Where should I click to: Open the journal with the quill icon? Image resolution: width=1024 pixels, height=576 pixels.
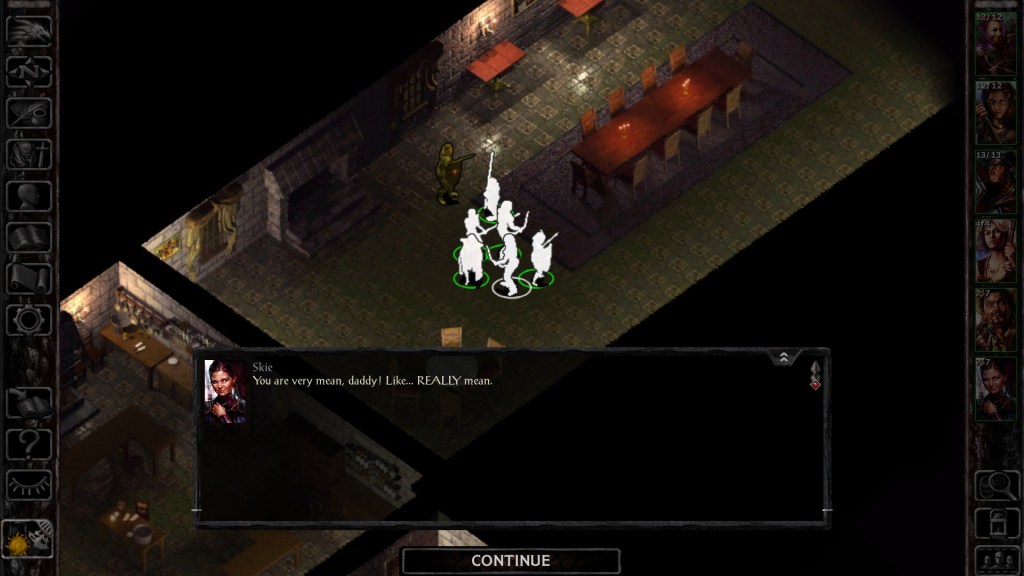click(29, 113)
